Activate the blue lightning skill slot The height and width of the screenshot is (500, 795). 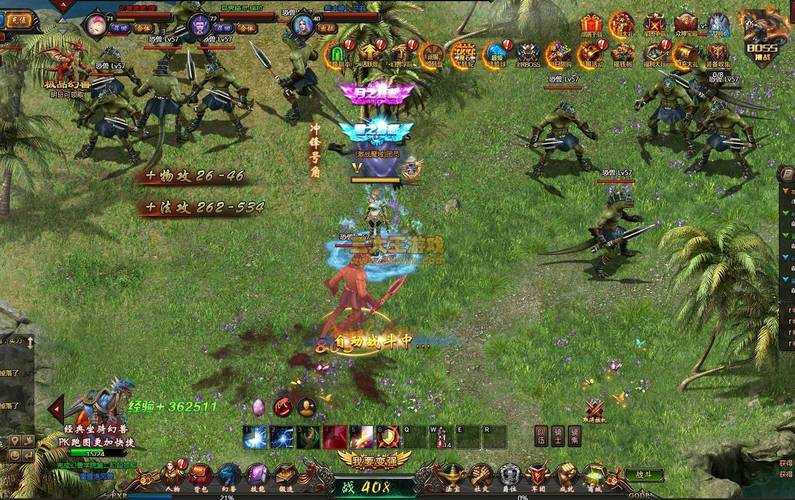pyautogui.click(x=255, y=436)
